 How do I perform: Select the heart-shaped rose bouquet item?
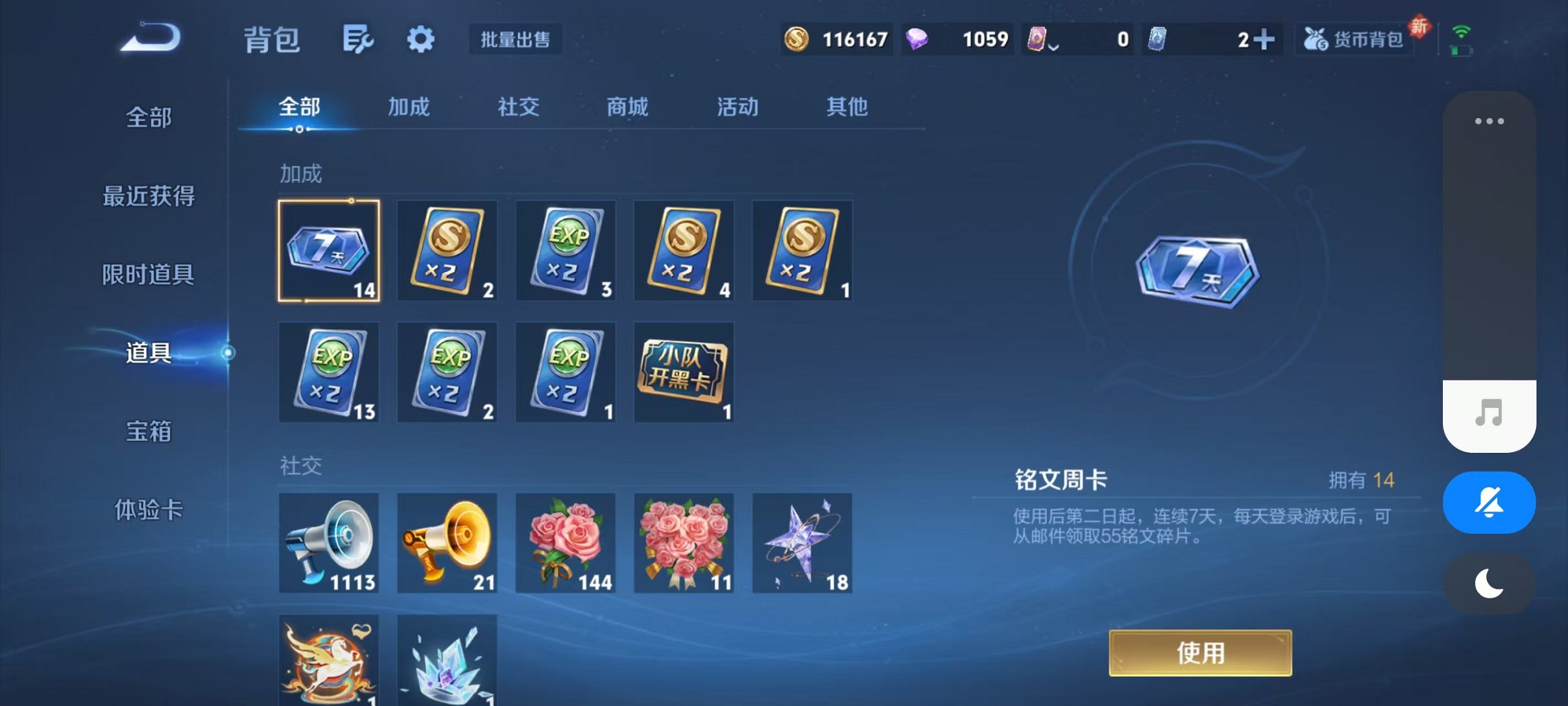(684, 544)
